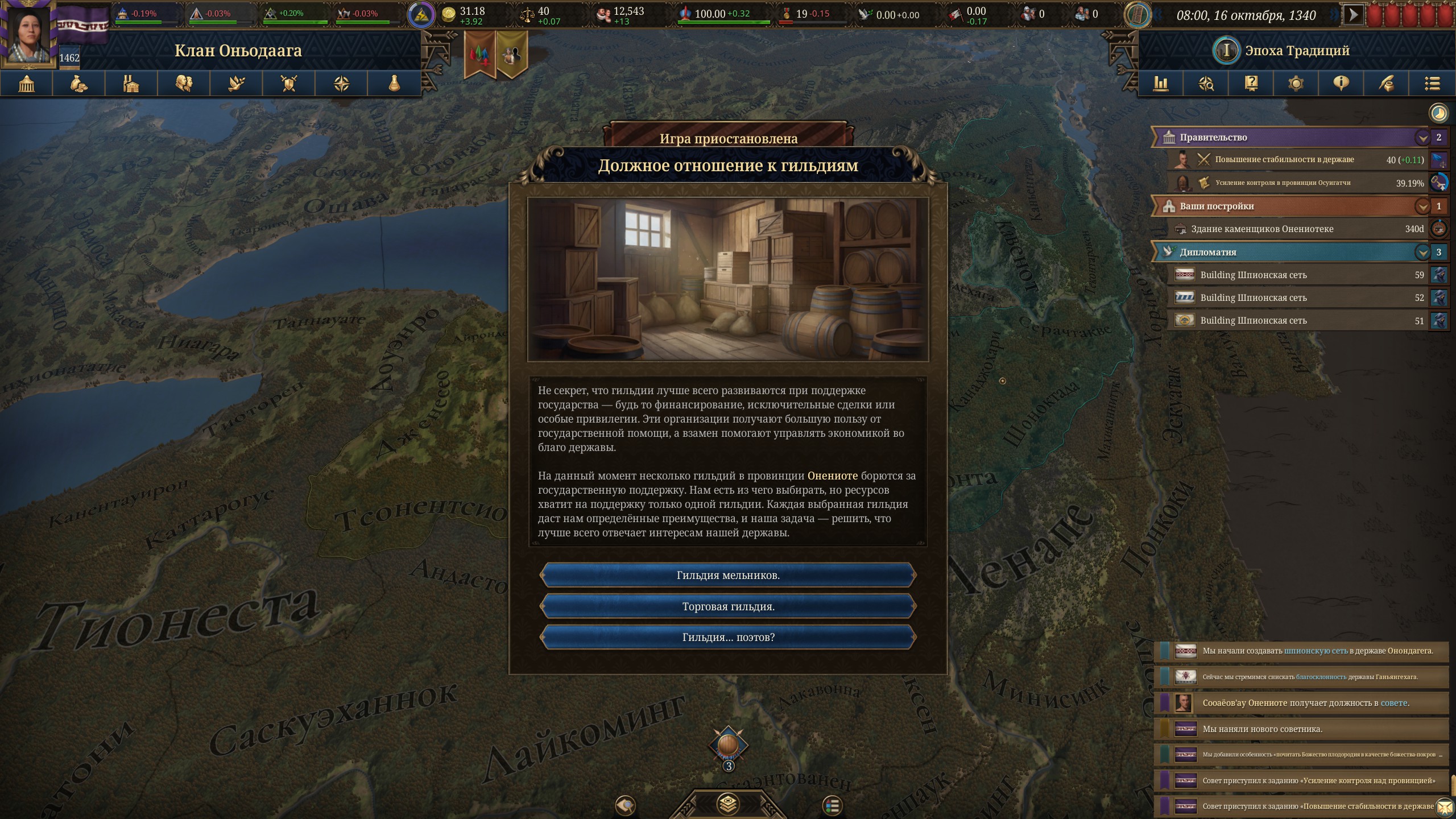Select the «Торговая гильдия» option

pyautogui.click(x=728, y=607)
